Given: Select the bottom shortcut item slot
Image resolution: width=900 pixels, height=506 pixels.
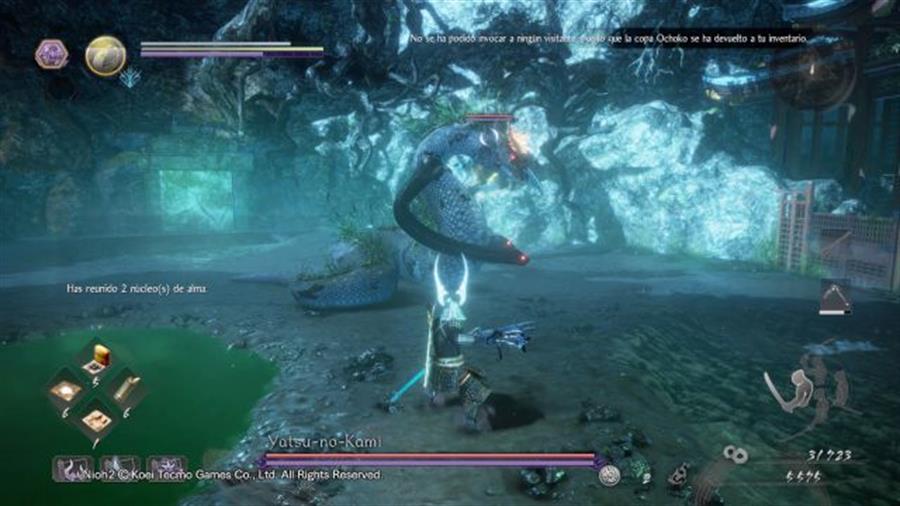Looking at the screenshot, I should point(97,420).
